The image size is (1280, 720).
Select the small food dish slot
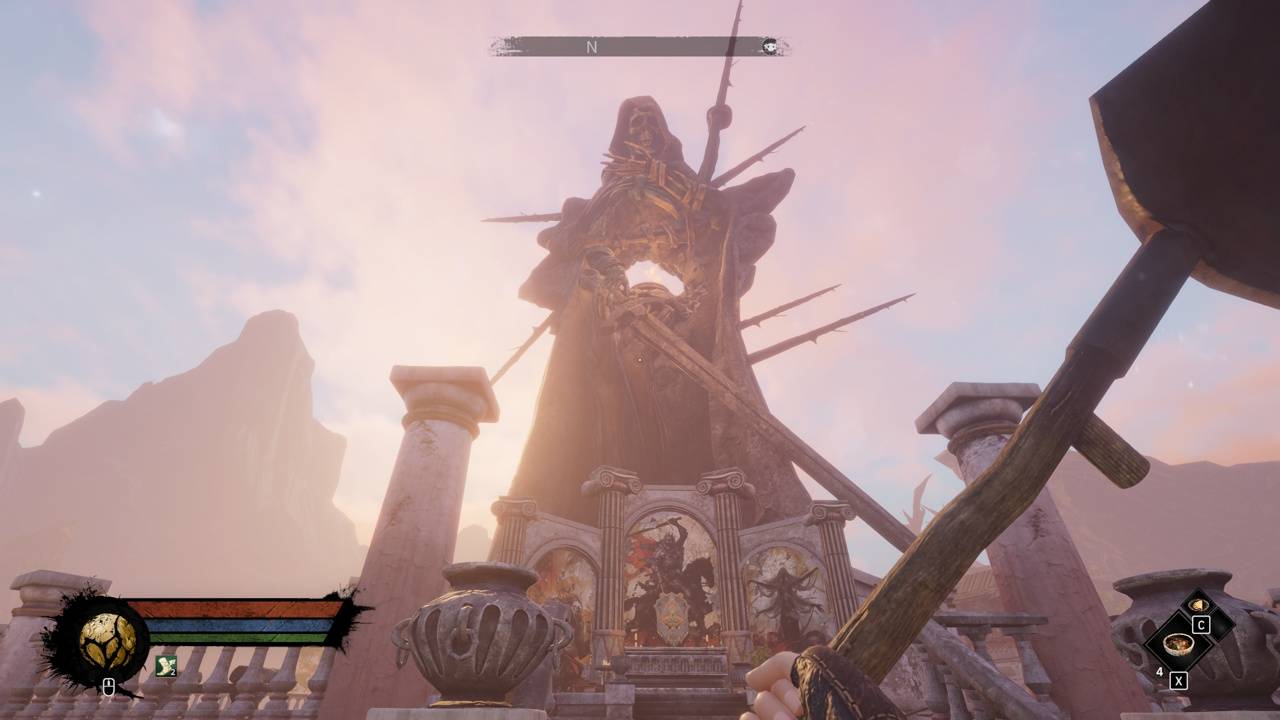coord(1198,606)
